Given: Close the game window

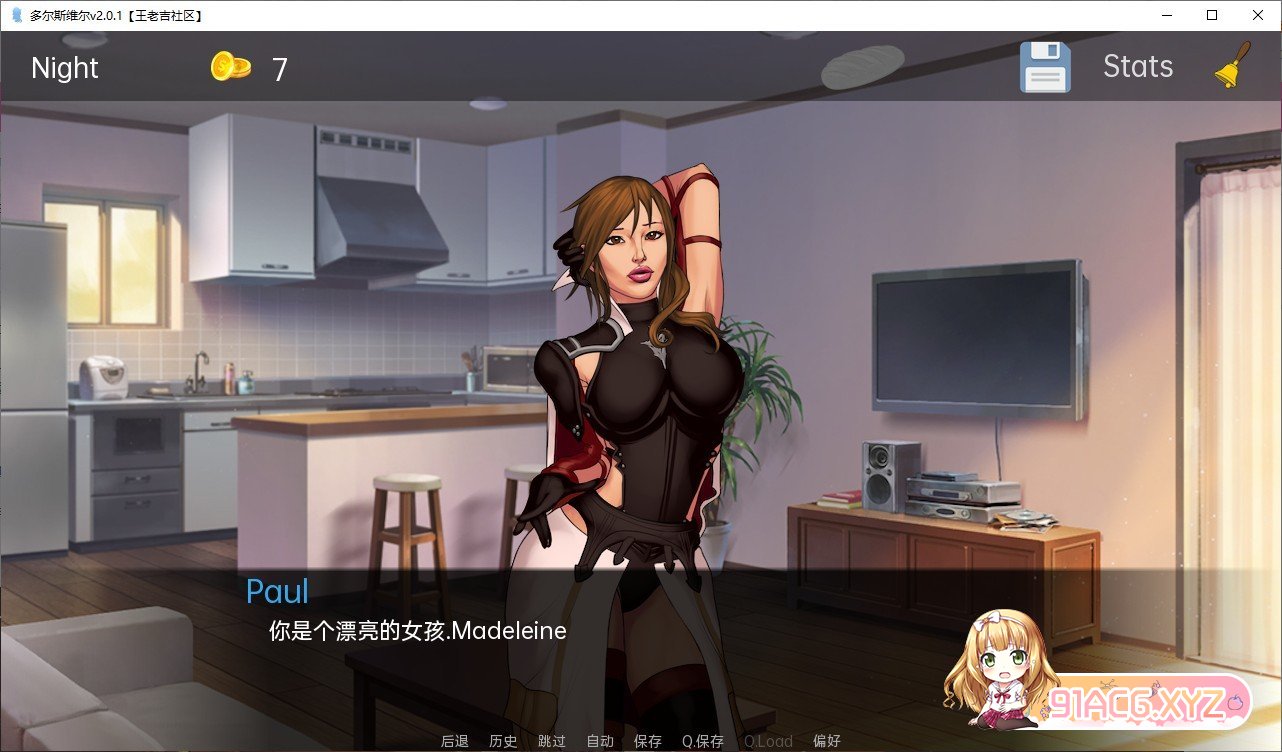Looking at the screenshot, I should (1257, 15).
